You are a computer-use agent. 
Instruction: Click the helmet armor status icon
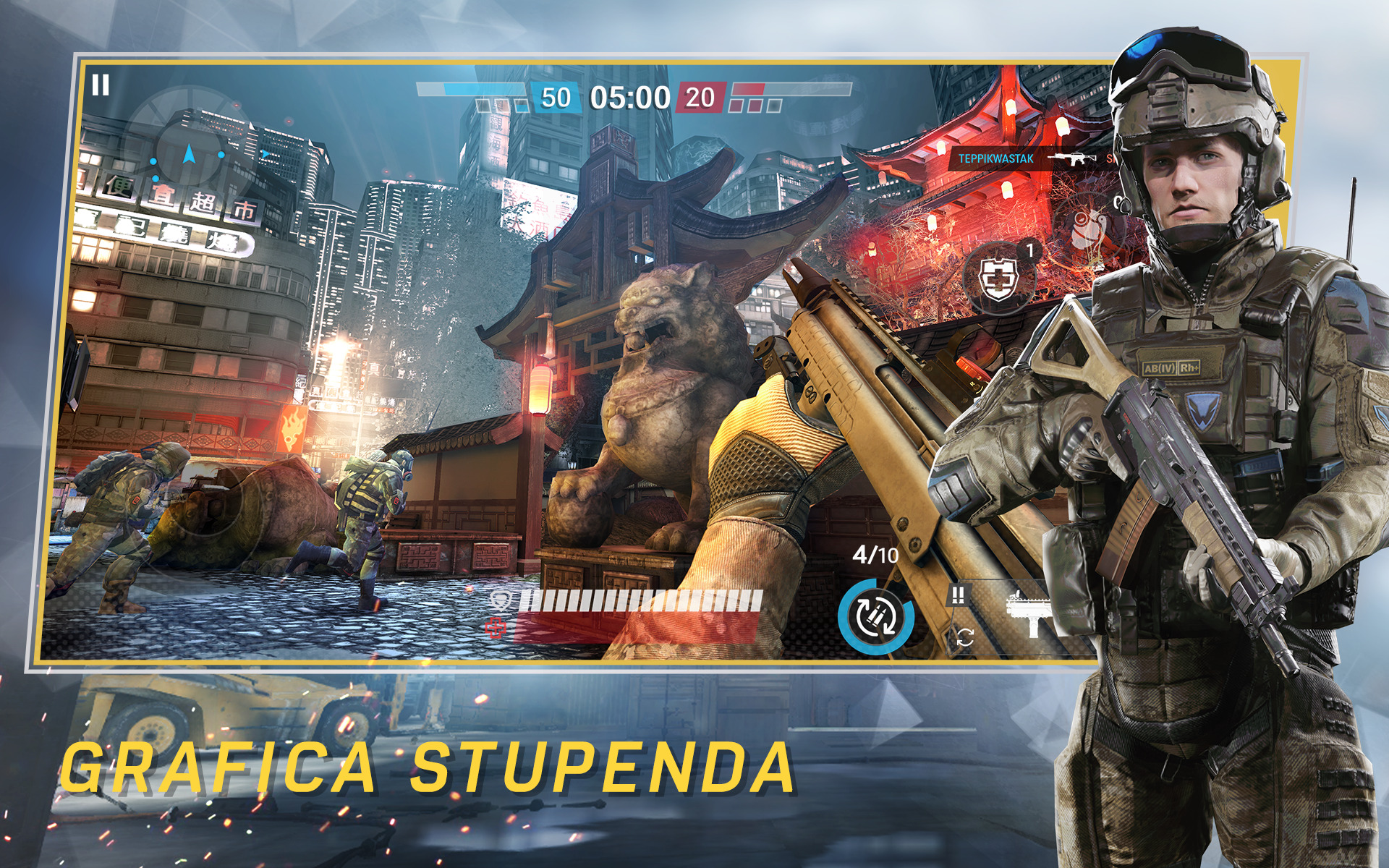(501, 602)
